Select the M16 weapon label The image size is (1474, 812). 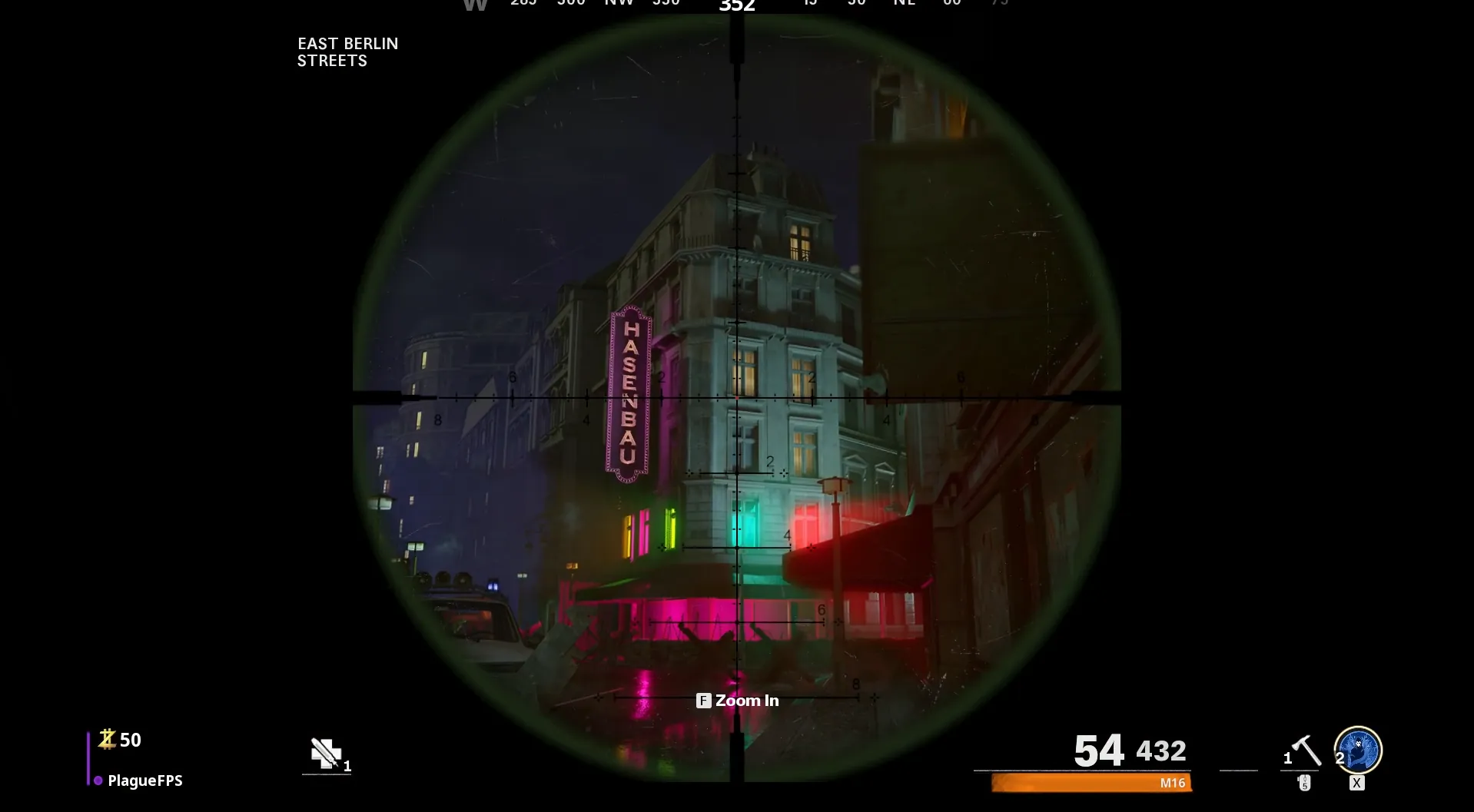(x=1172, y=783)
